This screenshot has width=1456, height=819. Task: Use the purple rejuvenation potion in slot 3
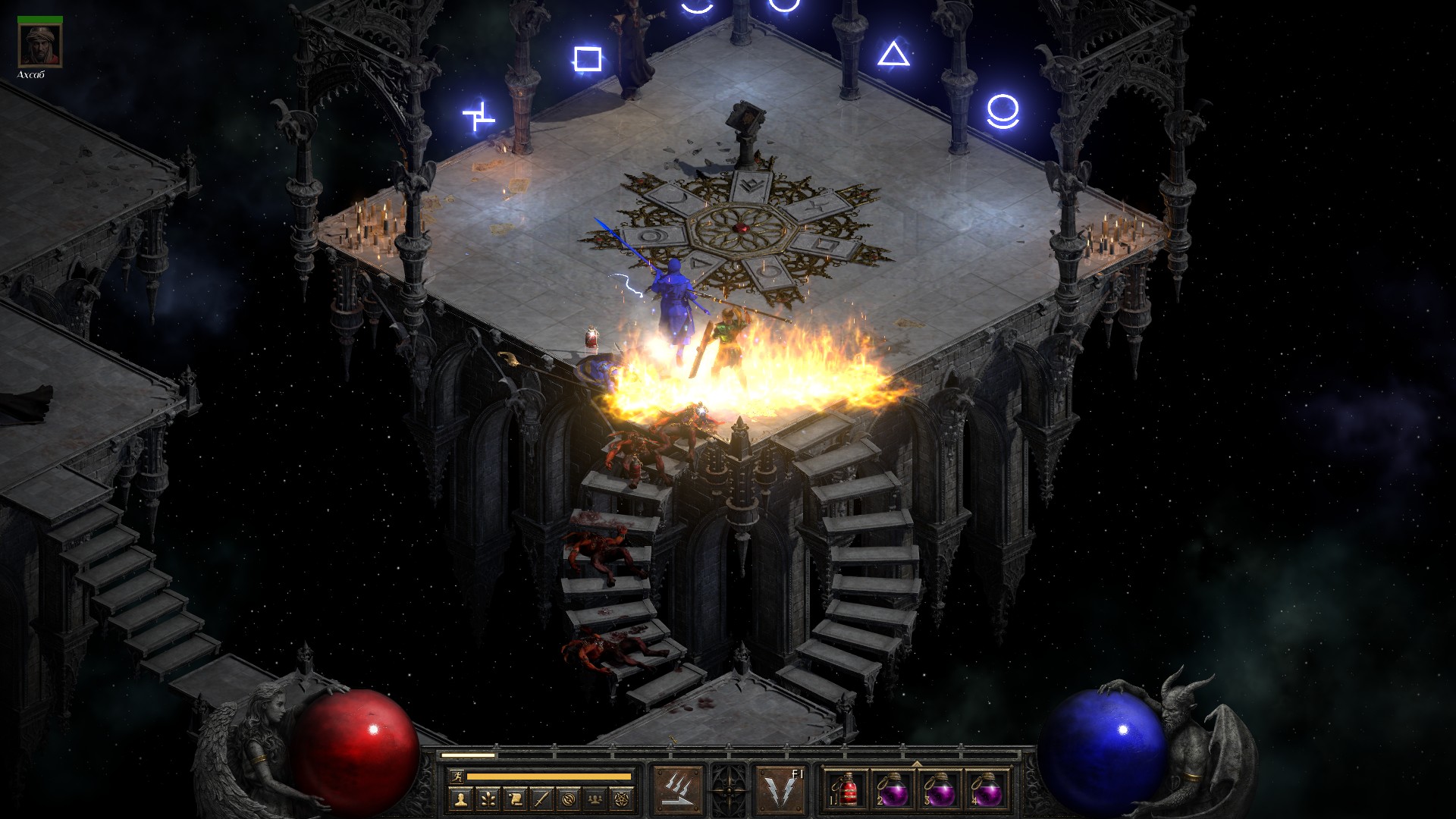point(940,790)
